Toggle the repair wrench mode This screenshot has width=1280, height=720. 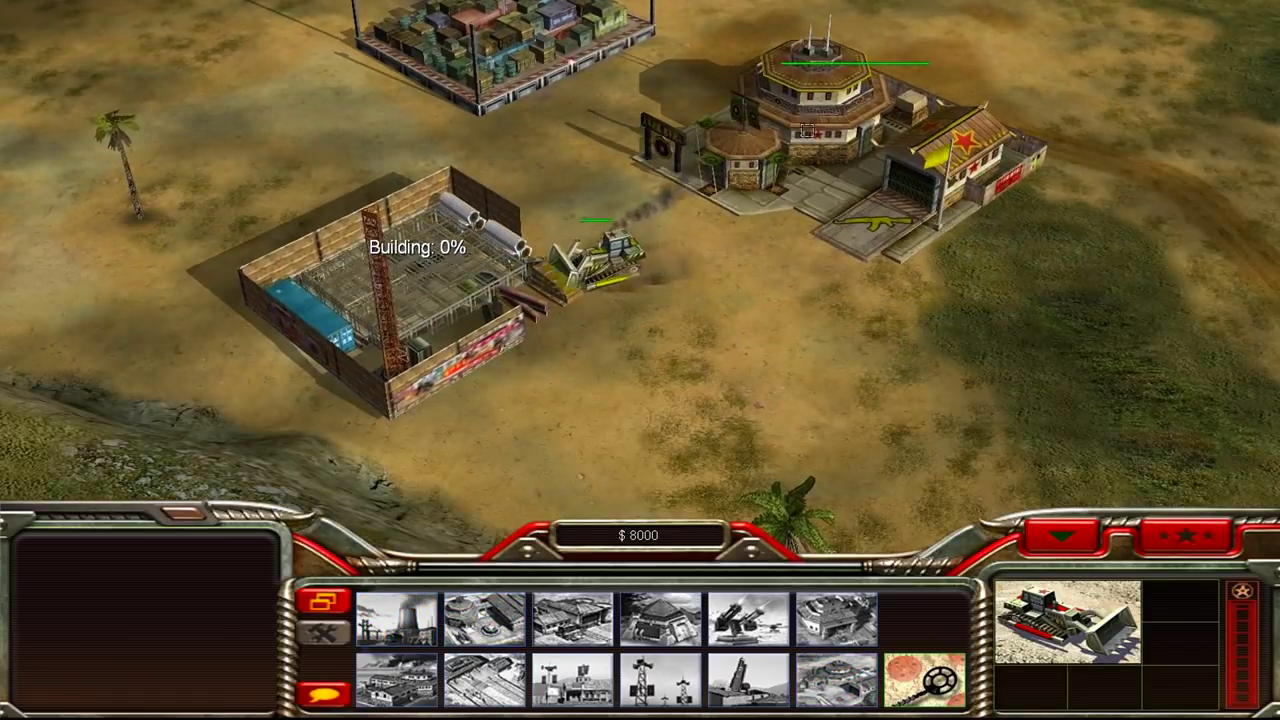click(324, 631)
